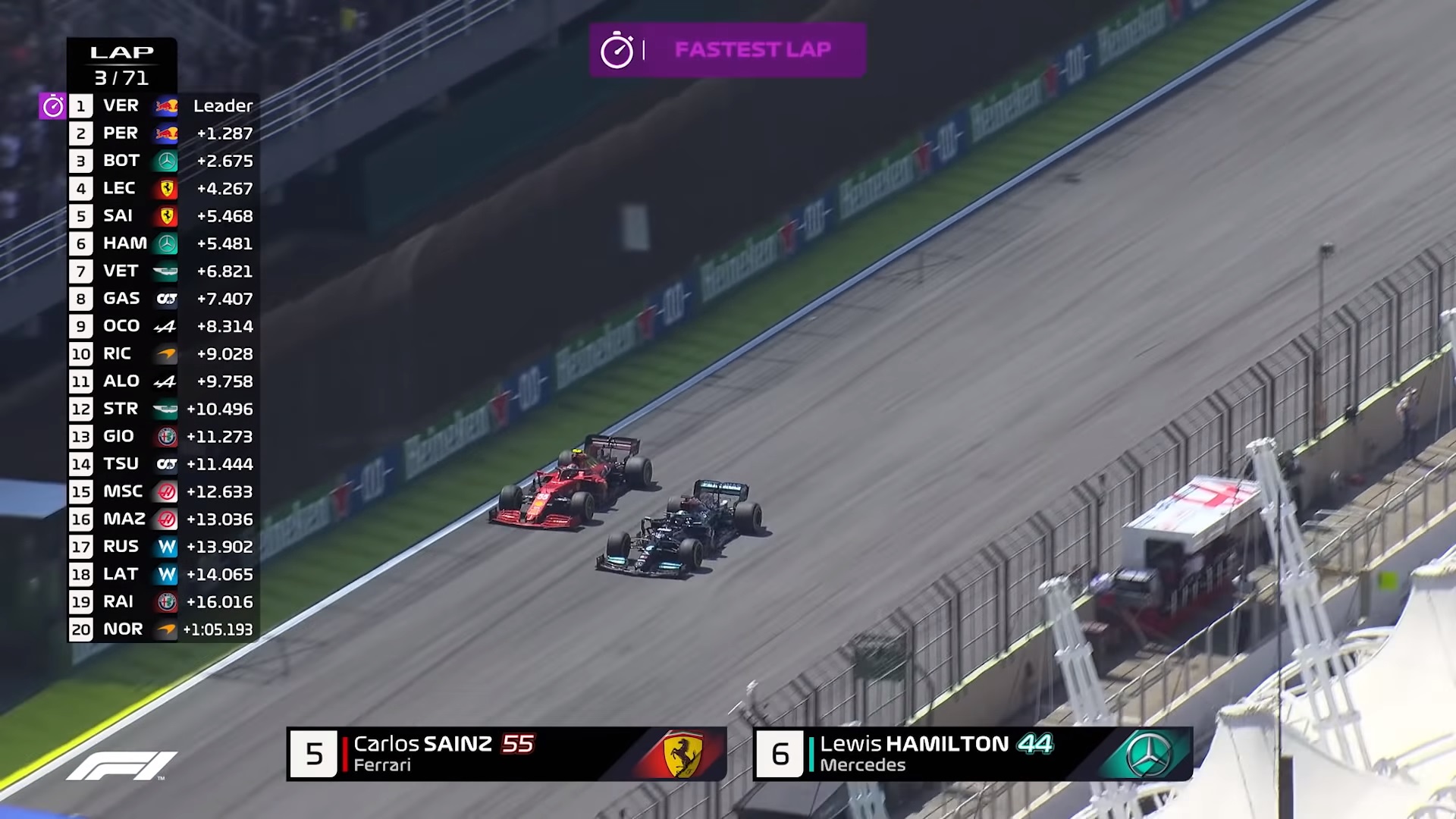Click the RIC row in tenth place
1456x819 pixels.
pos(163,354)
